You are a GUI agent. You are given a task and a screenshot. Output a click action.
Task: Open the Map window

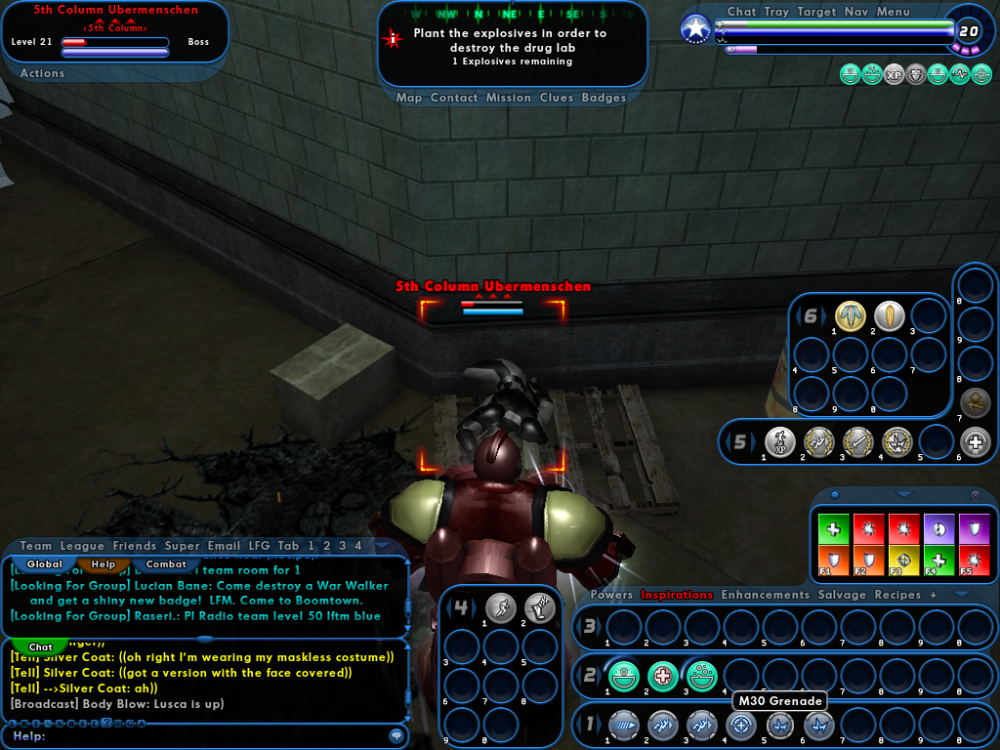[x=409, y=98]
